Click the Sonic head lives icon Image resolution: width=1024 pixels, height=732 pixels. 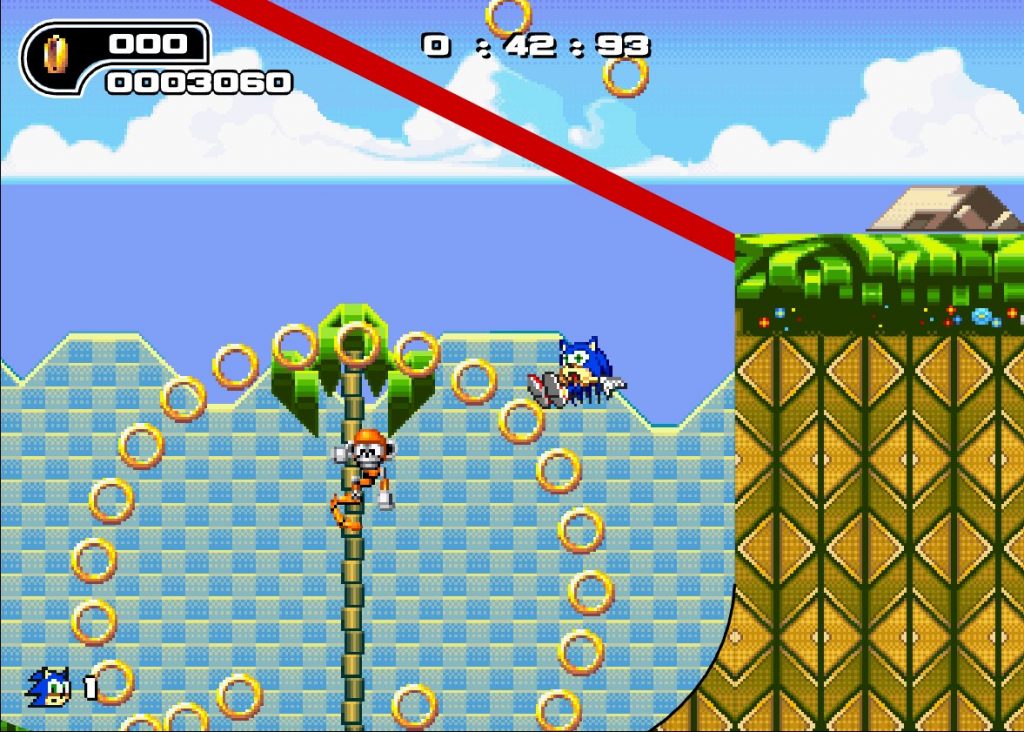tap(49, 687)
